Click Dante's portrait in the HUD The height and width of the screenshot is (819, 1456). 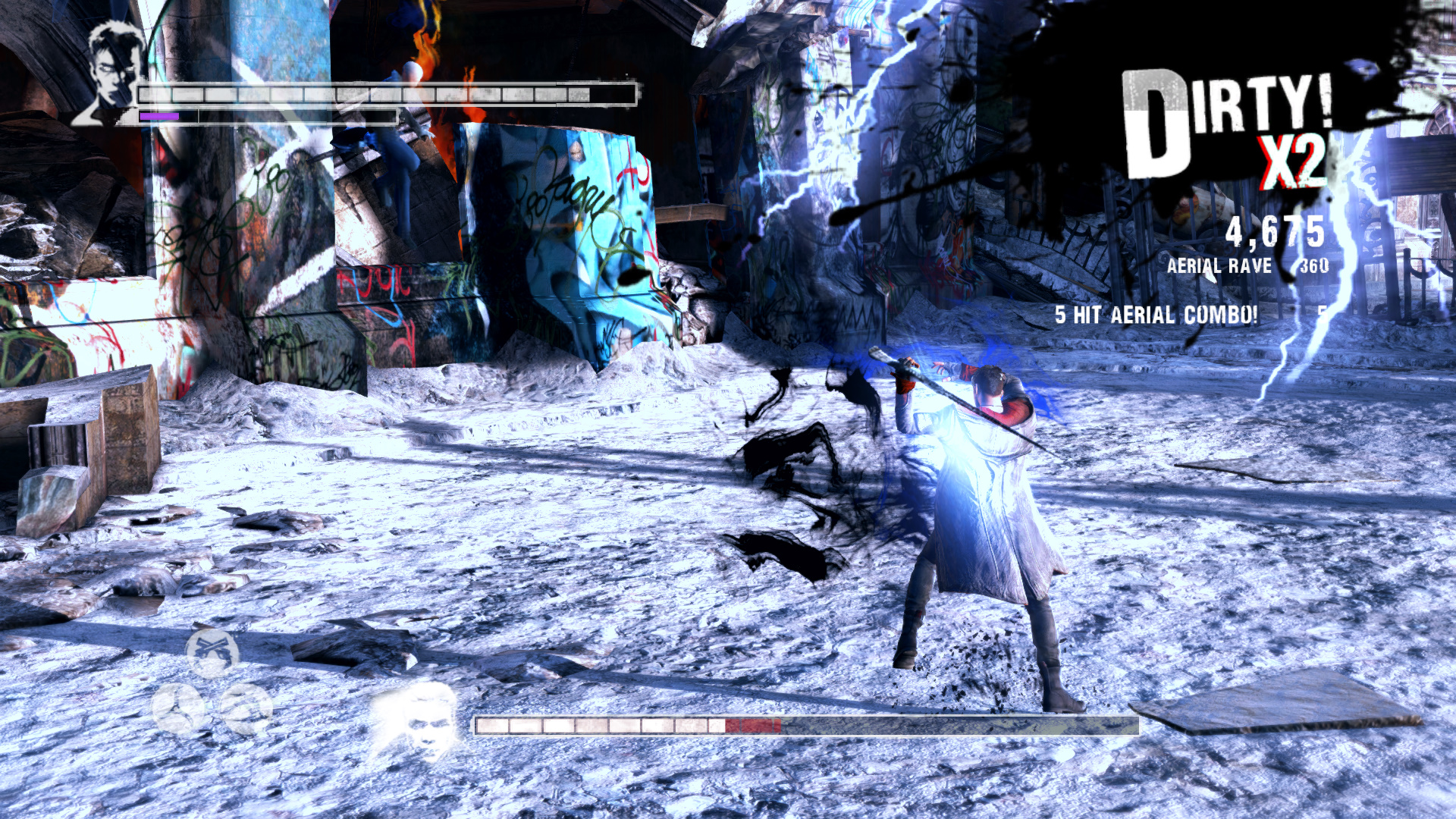tap(110, 74)
